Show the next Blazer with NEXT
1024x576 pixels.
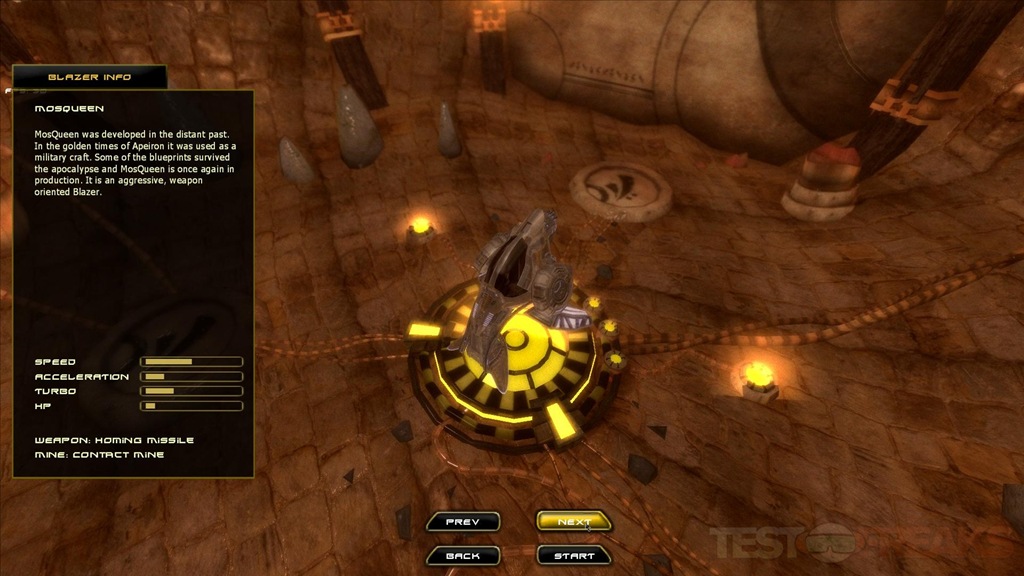[x=574, y=522]
